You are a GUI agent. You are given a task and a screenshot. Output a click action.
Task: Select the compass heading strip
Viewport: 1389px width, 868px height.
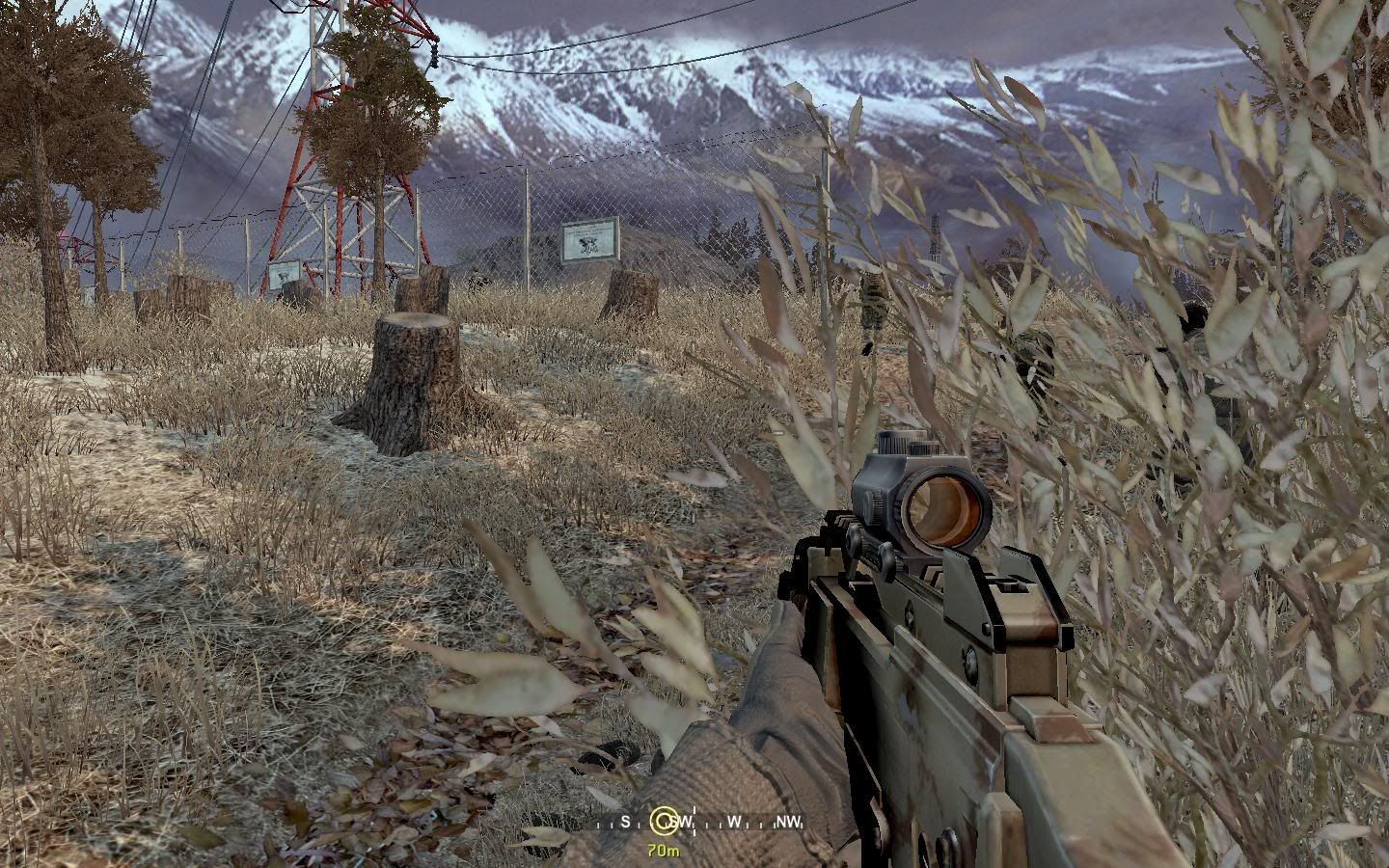[x=733, y=823]
